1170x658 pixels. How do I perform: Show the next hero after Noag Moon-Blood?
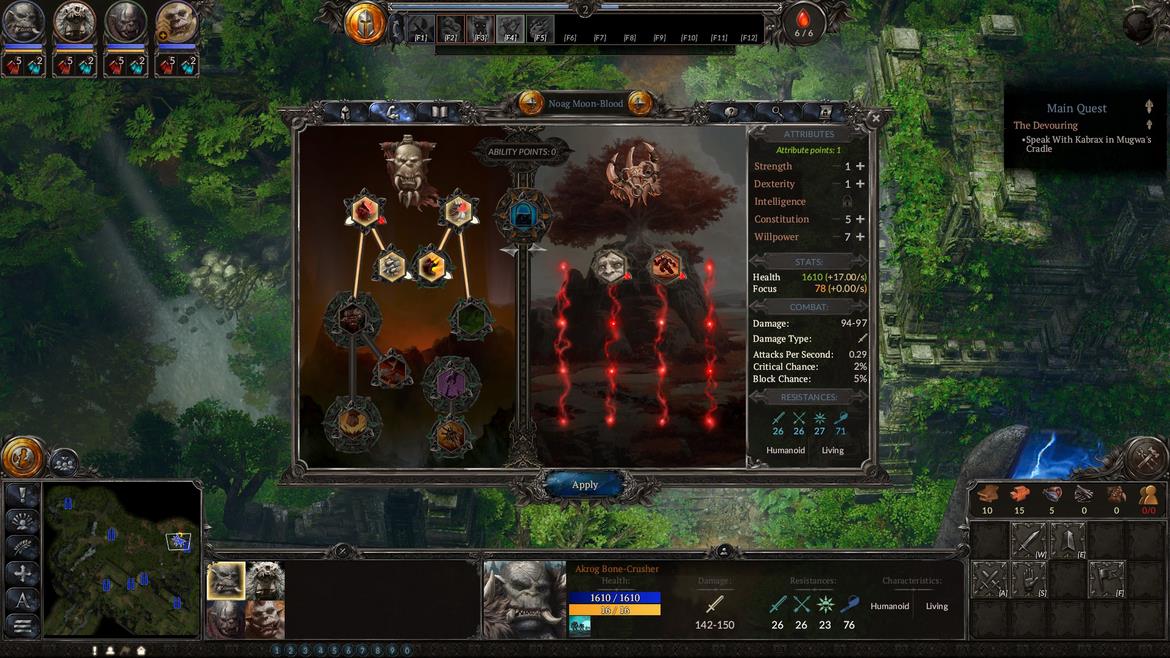[x=640, y=103]
